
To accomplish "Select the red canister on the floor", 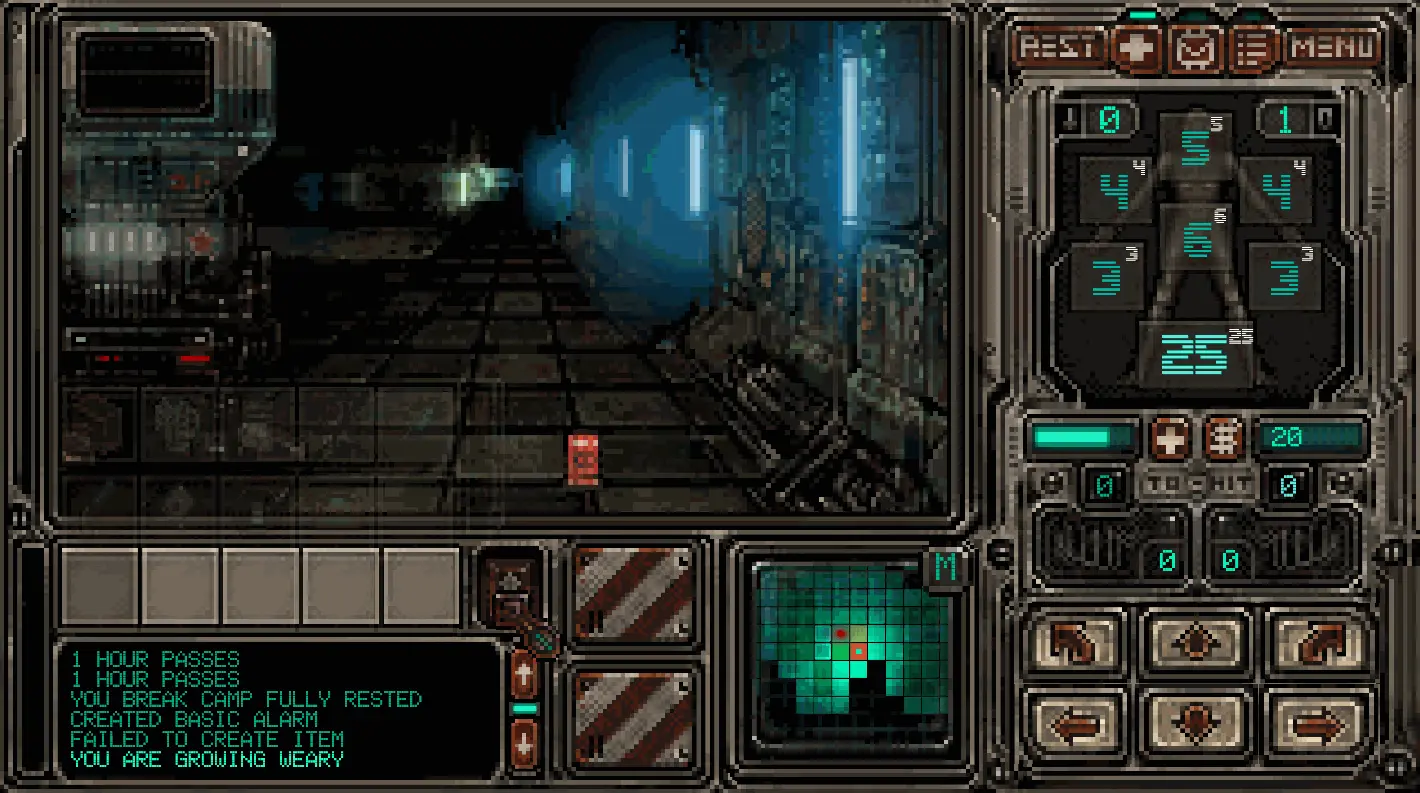I will click(x=583, y=461).
